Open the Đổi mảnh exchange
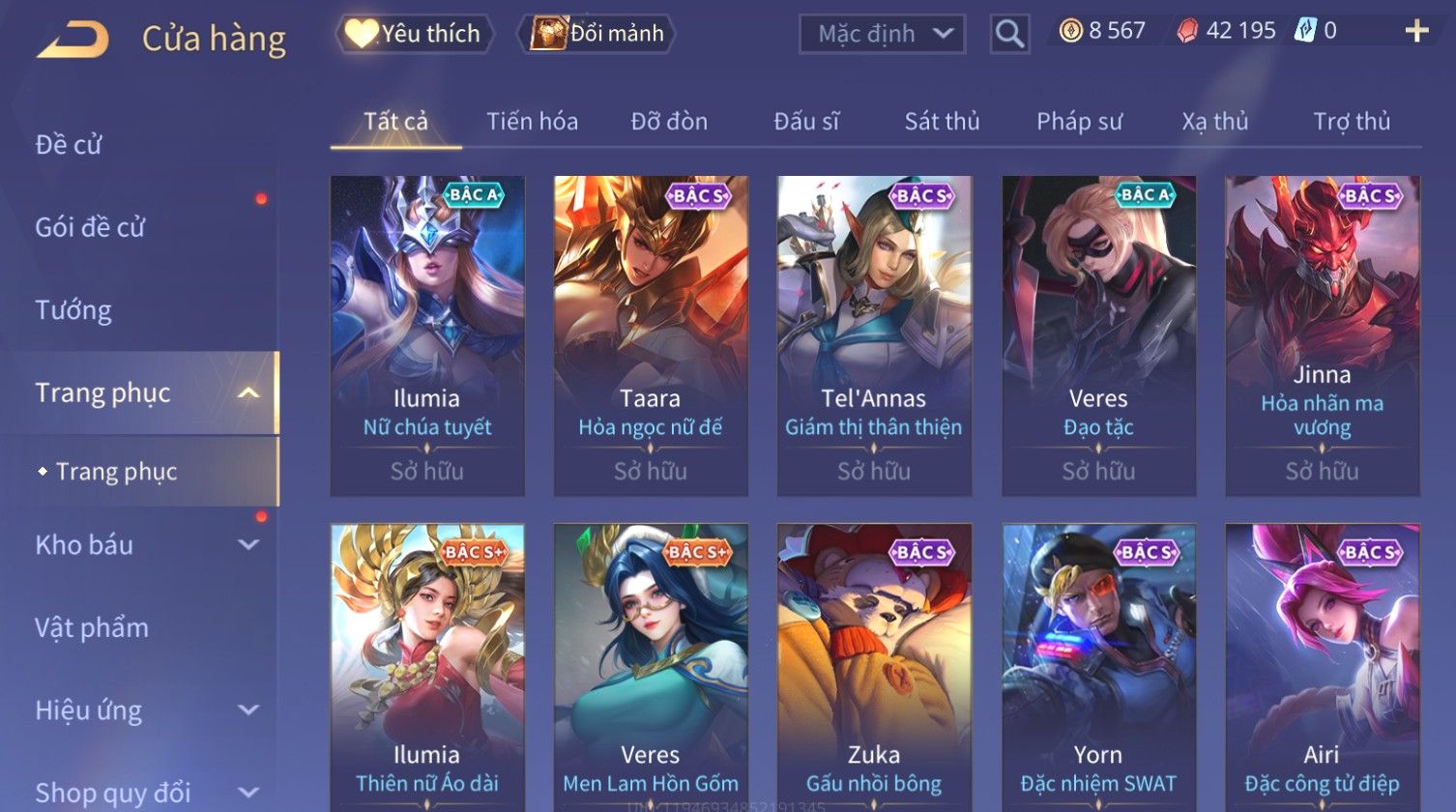This screenshot has height=812, width=1456. click(x=597, y=34)
